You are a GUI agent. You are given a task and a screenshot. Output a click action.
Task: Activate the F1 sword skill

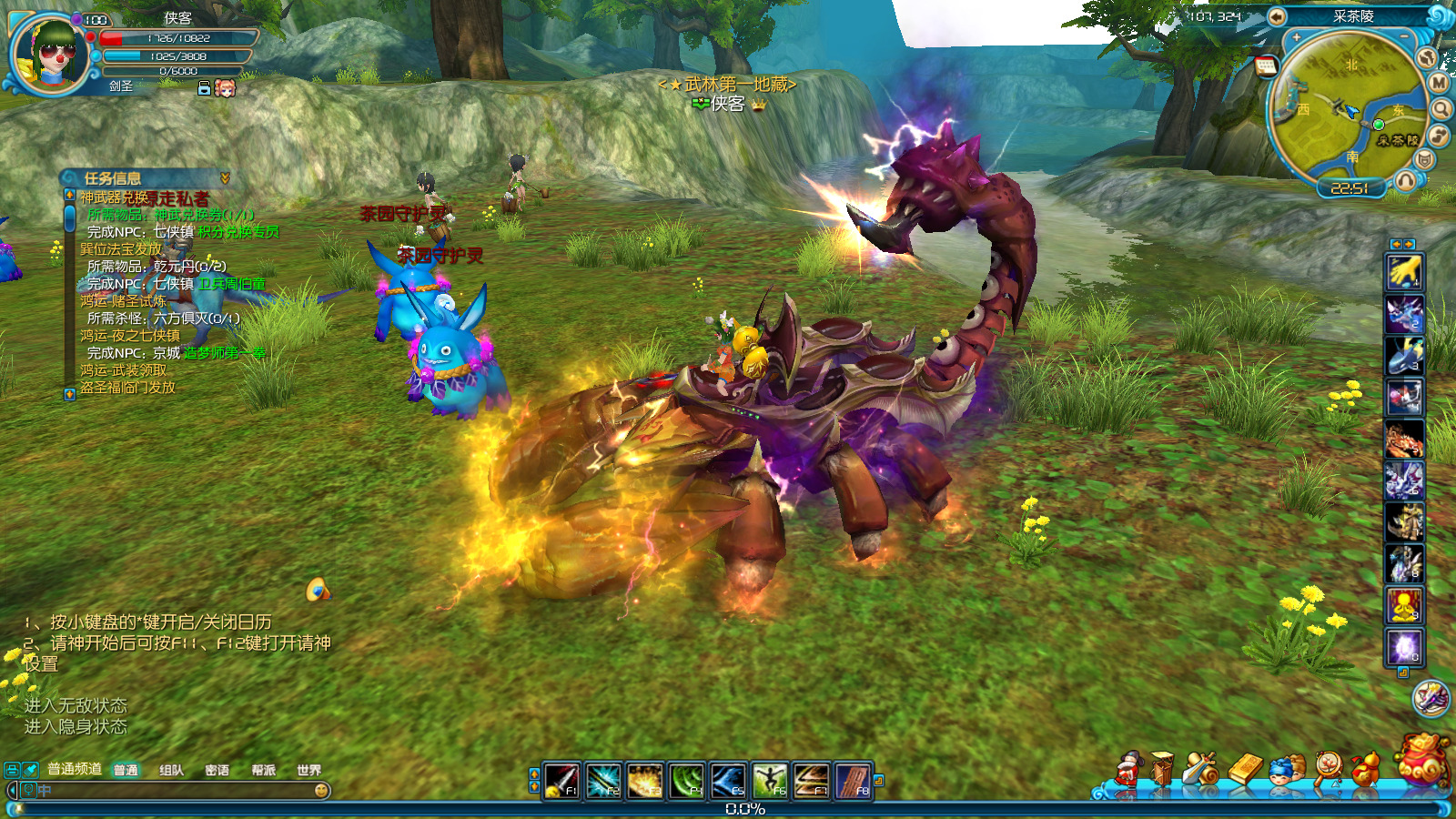point(561,781)
